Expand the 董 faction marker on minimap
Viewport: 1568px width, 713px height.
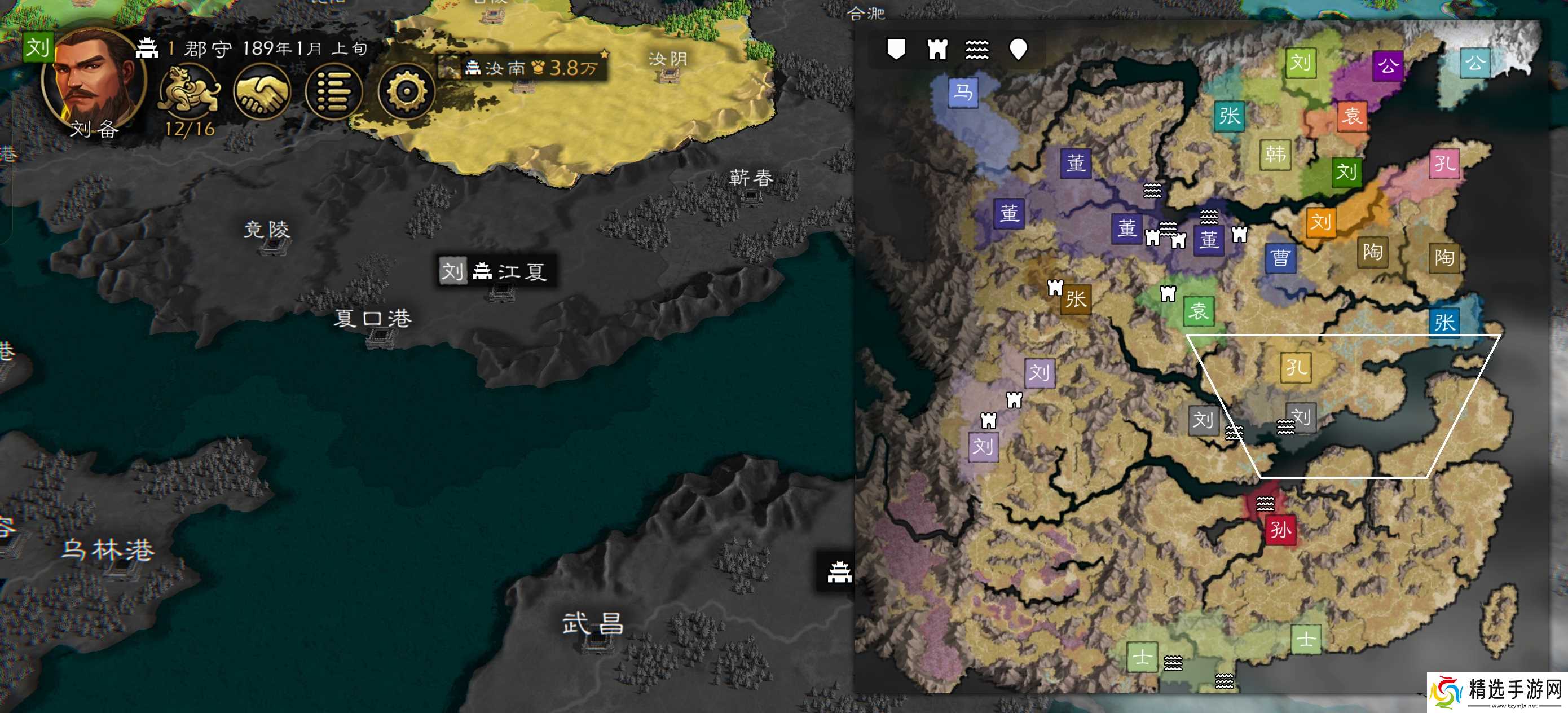[x=1074, y=162]
